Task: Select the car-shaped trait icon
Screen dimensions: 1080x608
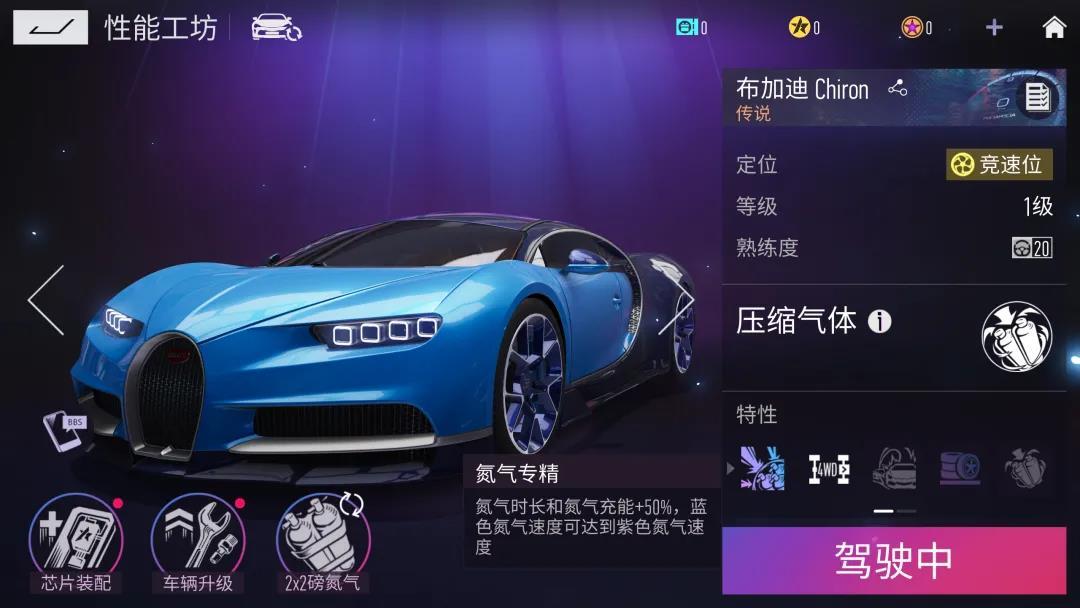Action: click(894, 468)
